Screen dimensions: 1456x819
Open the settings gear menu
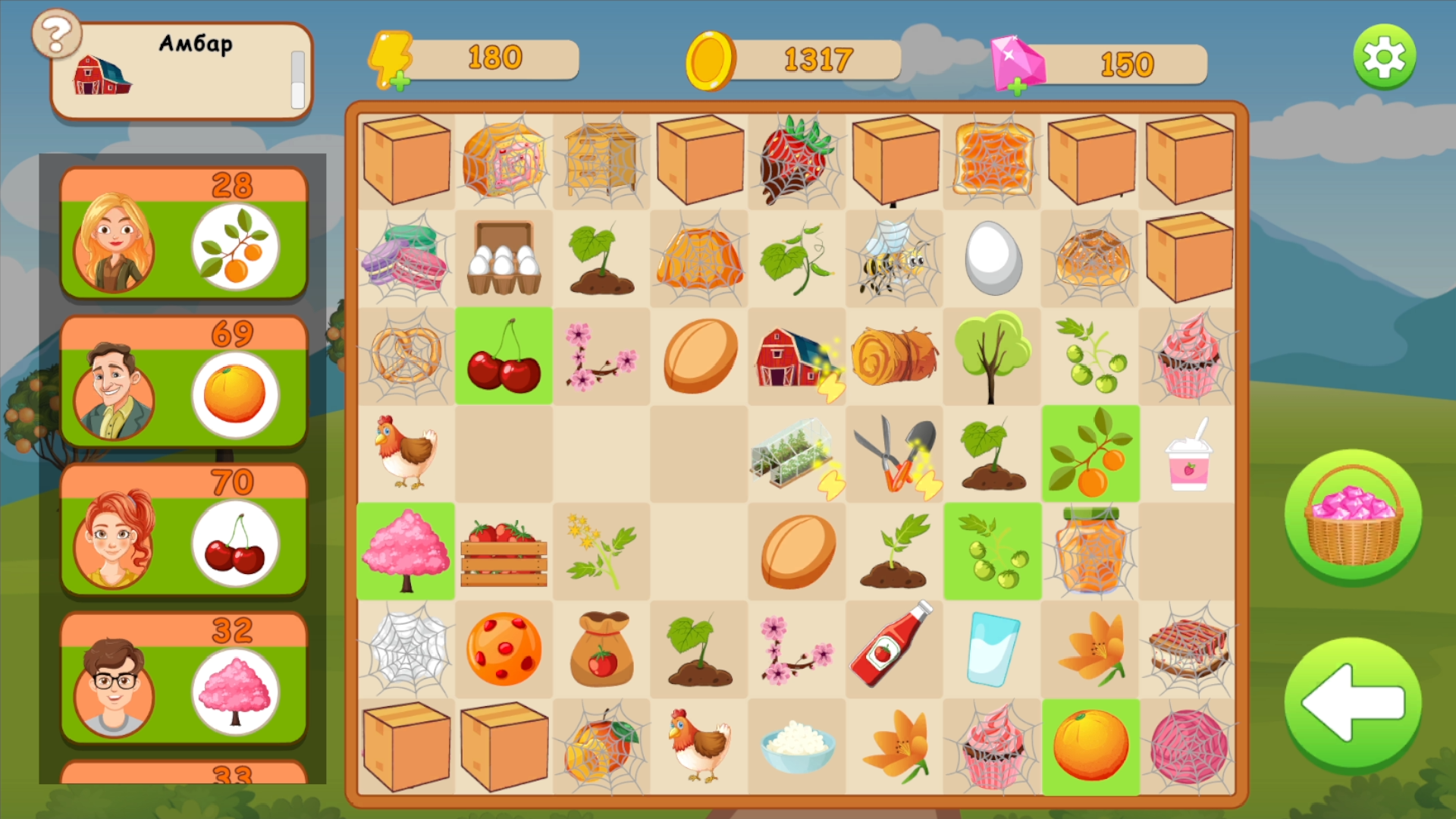[1385, 56]
